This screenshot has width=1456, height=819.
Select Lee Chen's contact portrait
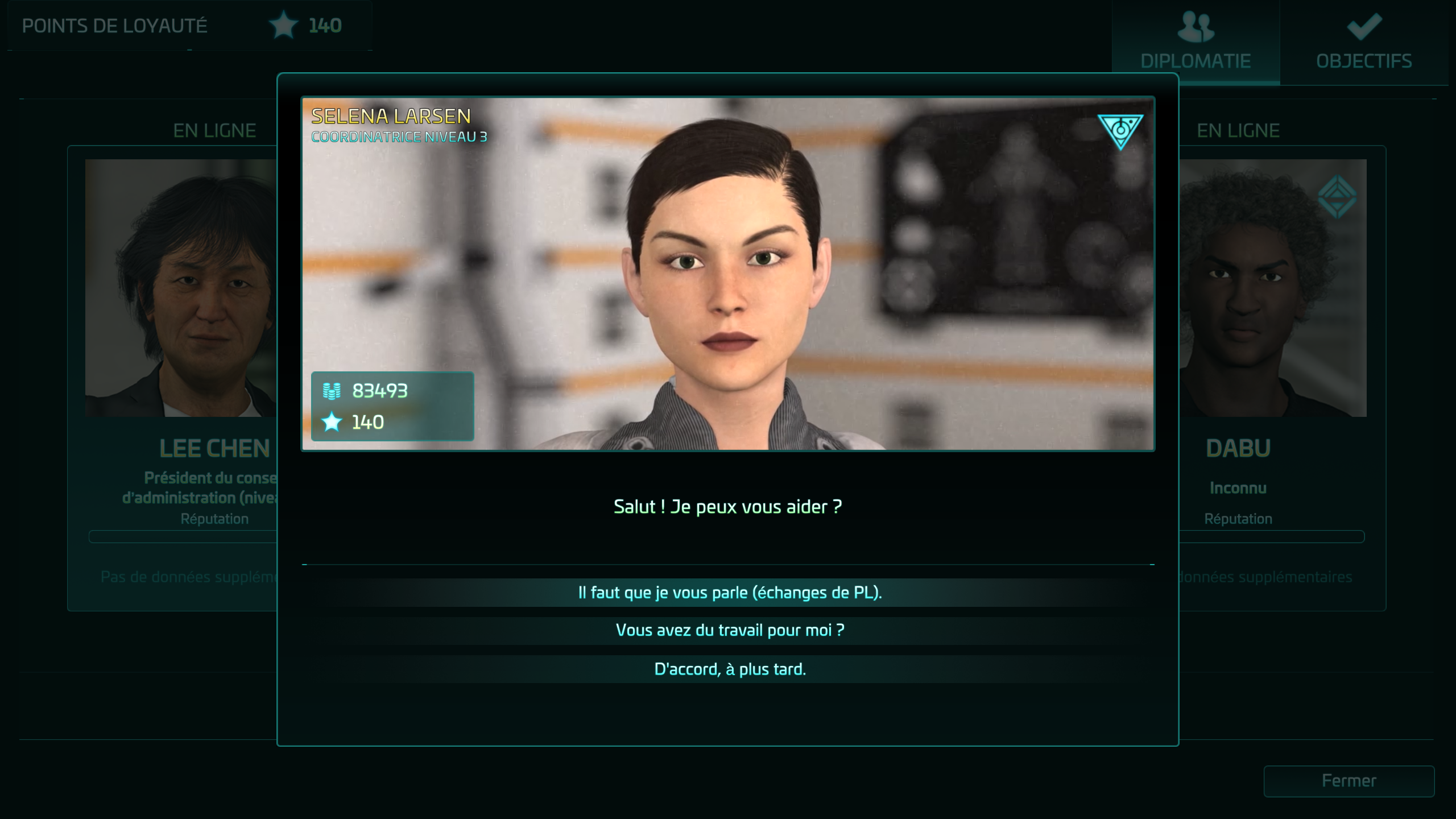181,288
